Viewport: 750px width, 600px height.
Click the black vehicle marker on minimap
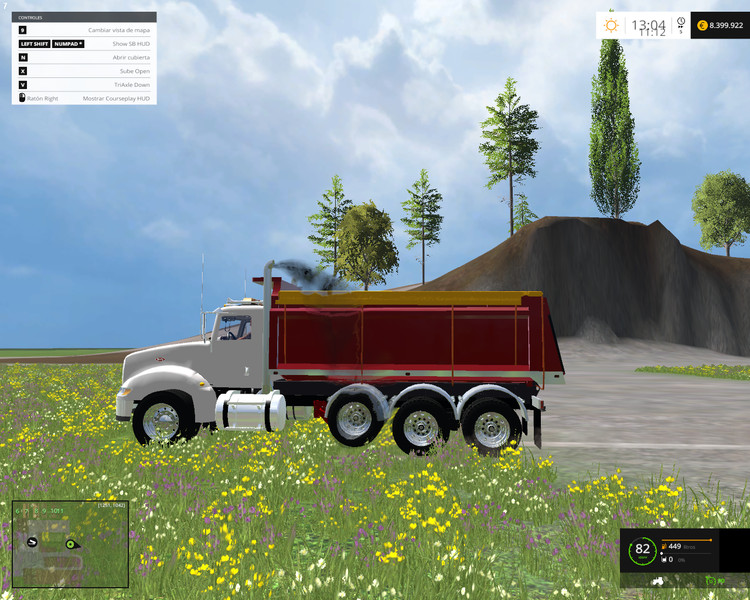point(33,542)
